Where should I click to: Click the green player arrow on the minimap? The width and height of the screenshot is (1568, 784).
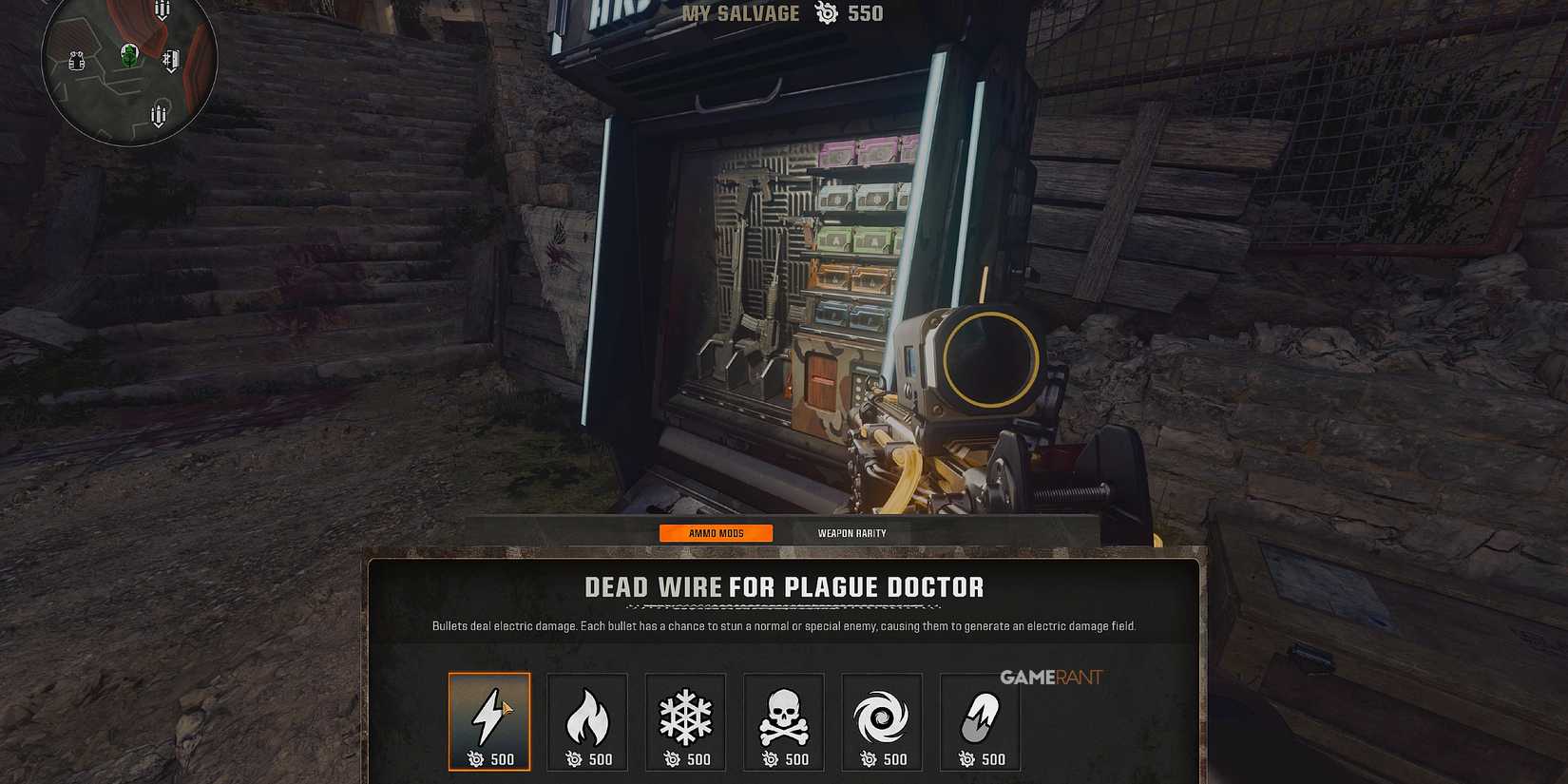128,57
